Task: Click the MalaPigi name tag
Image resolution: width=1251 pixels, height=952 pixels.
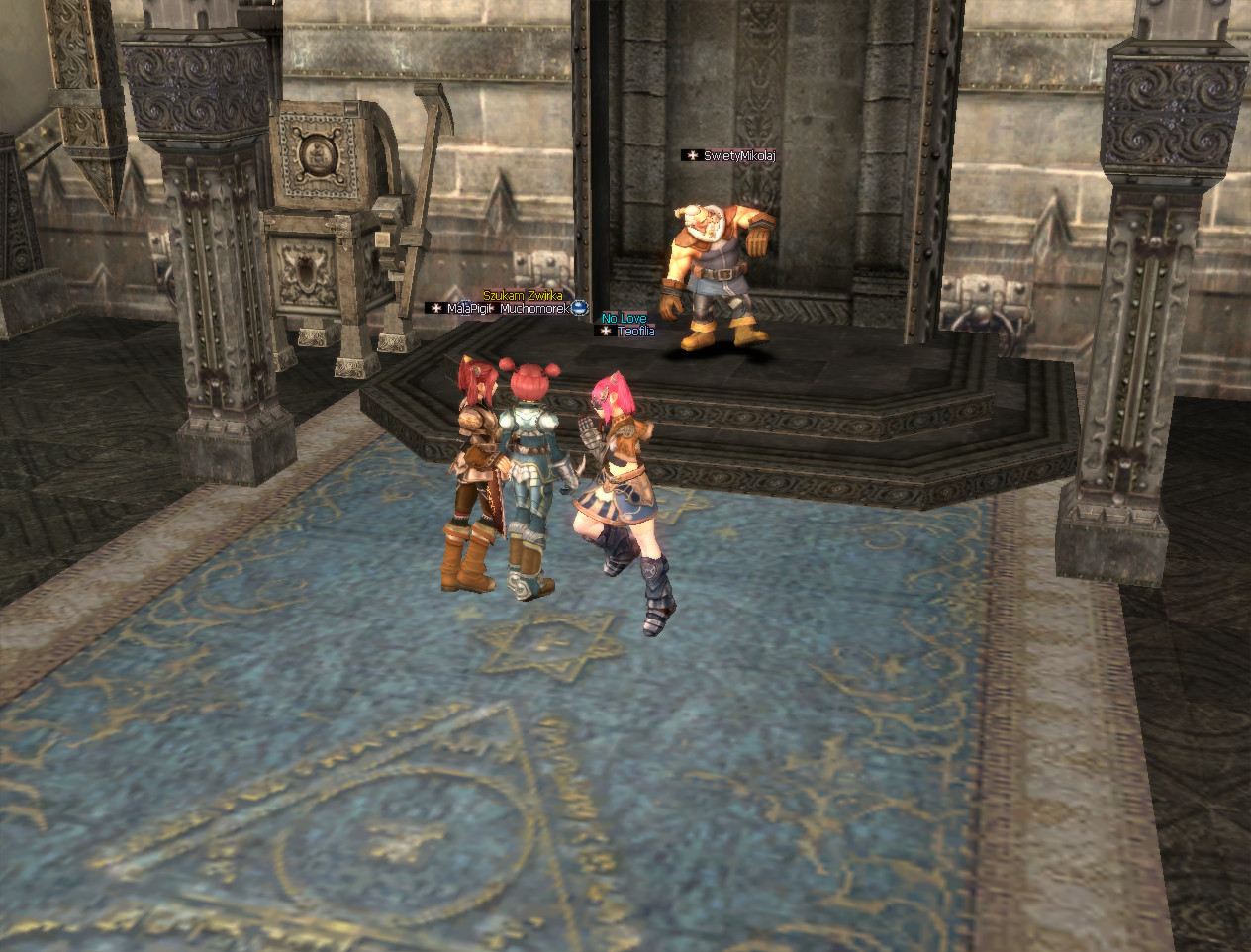Action: [x=468, y=309]
